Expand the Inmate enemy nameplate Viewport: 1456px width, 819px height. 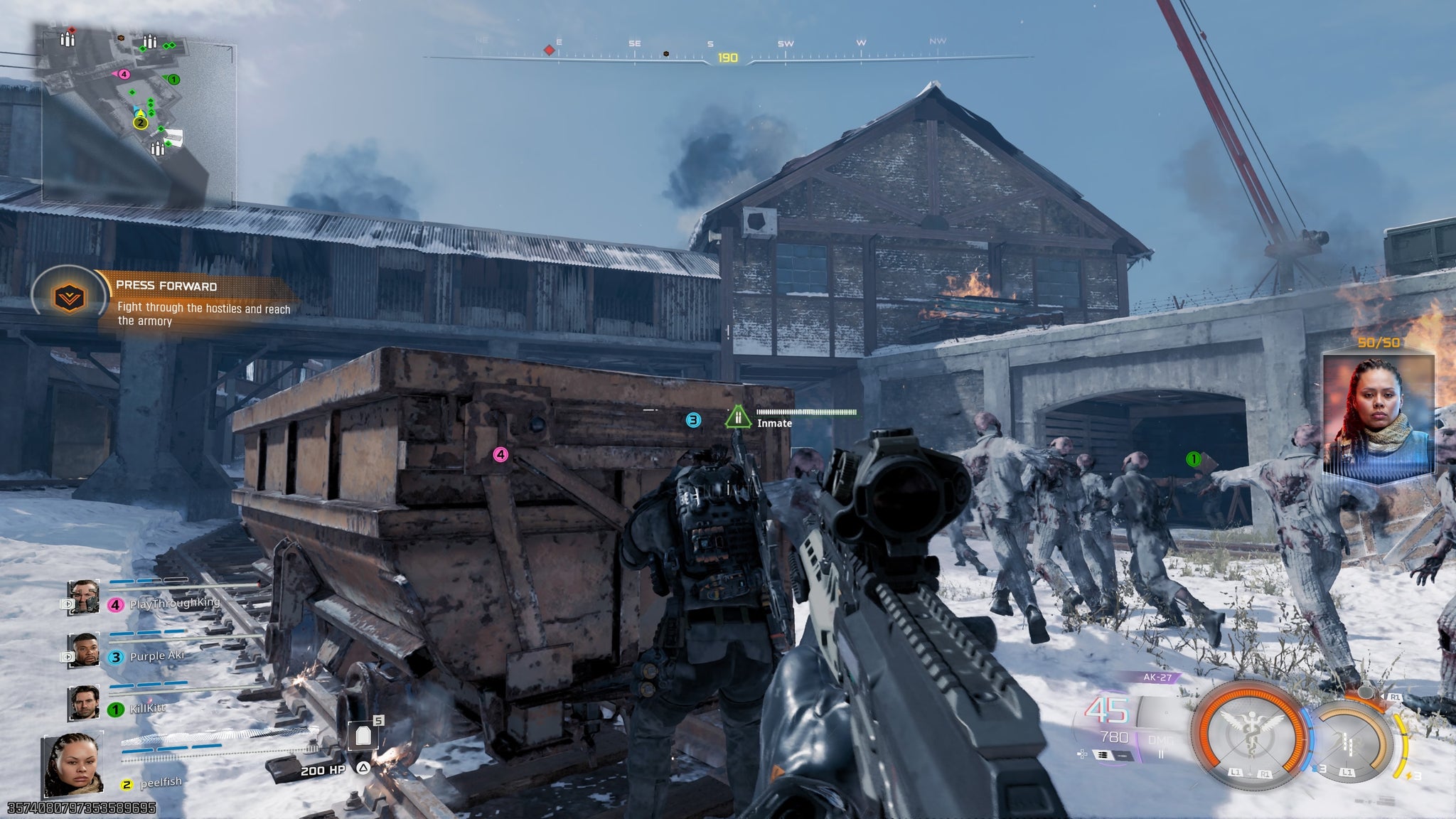tap(775, 422)
